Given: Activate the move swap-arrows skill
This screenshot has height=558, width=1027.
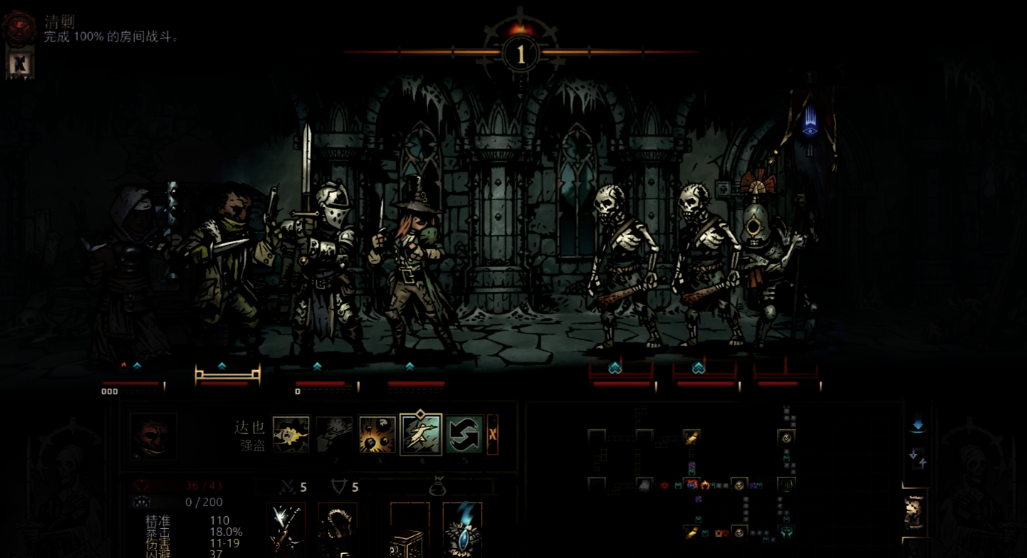Looking at the screenshot, I should [464, 434].
